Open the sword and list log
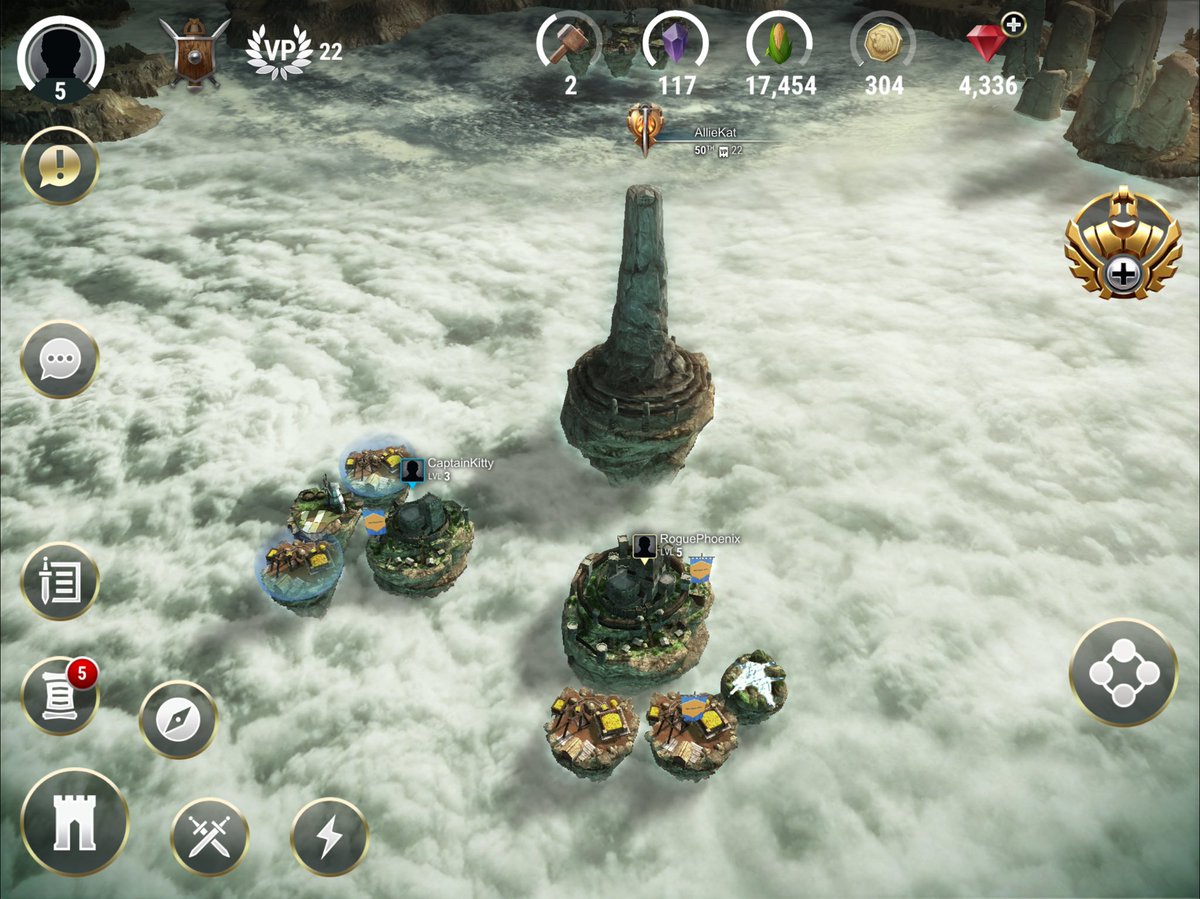 pos(60,582)
